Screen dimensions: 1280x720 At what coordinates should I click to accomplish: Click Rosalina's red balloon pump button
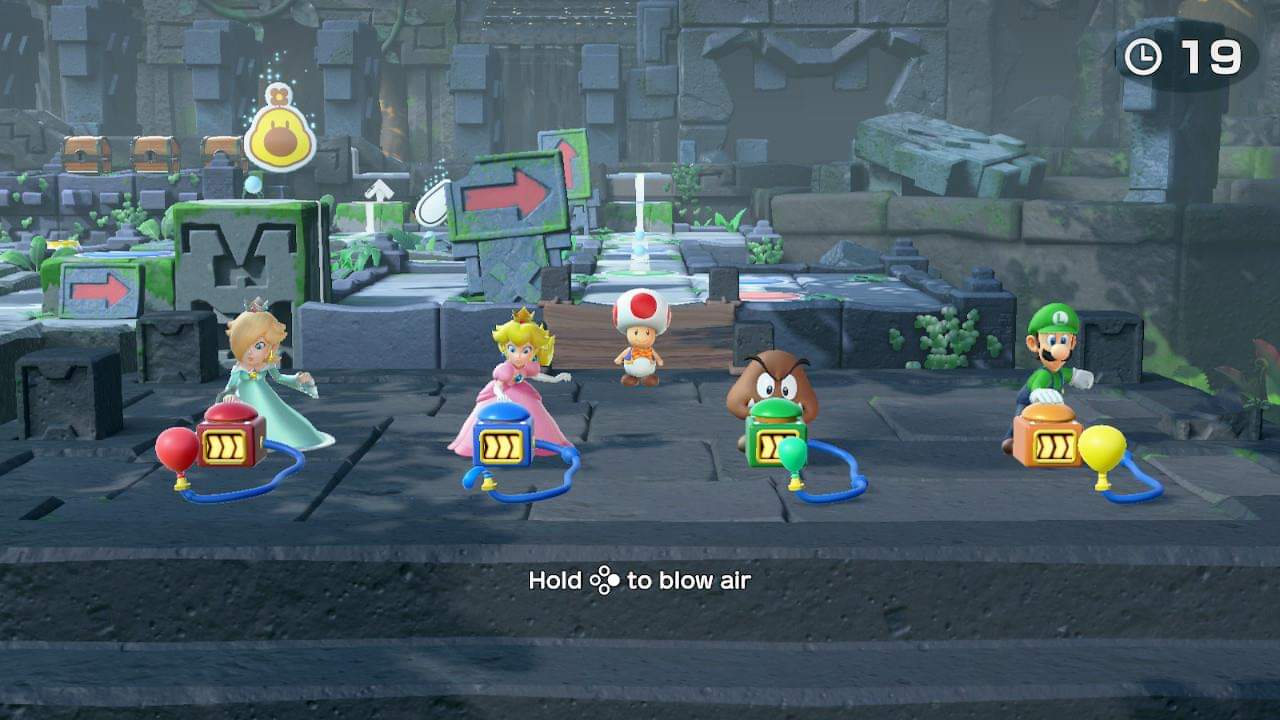tap(230, 413)
